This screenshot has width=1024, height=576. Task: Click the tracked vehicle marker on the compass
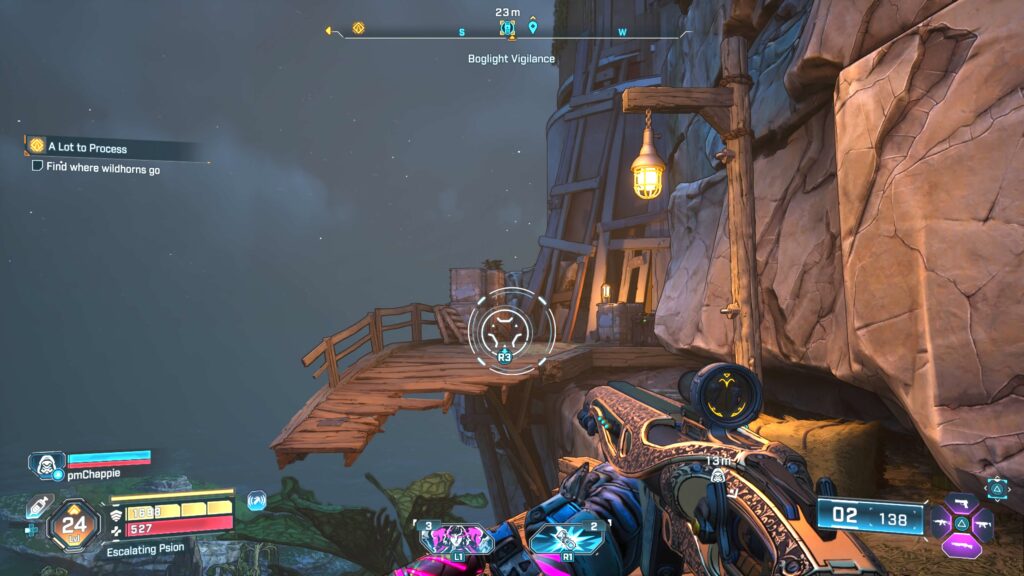pyautogui.click(x=507, y=28)
